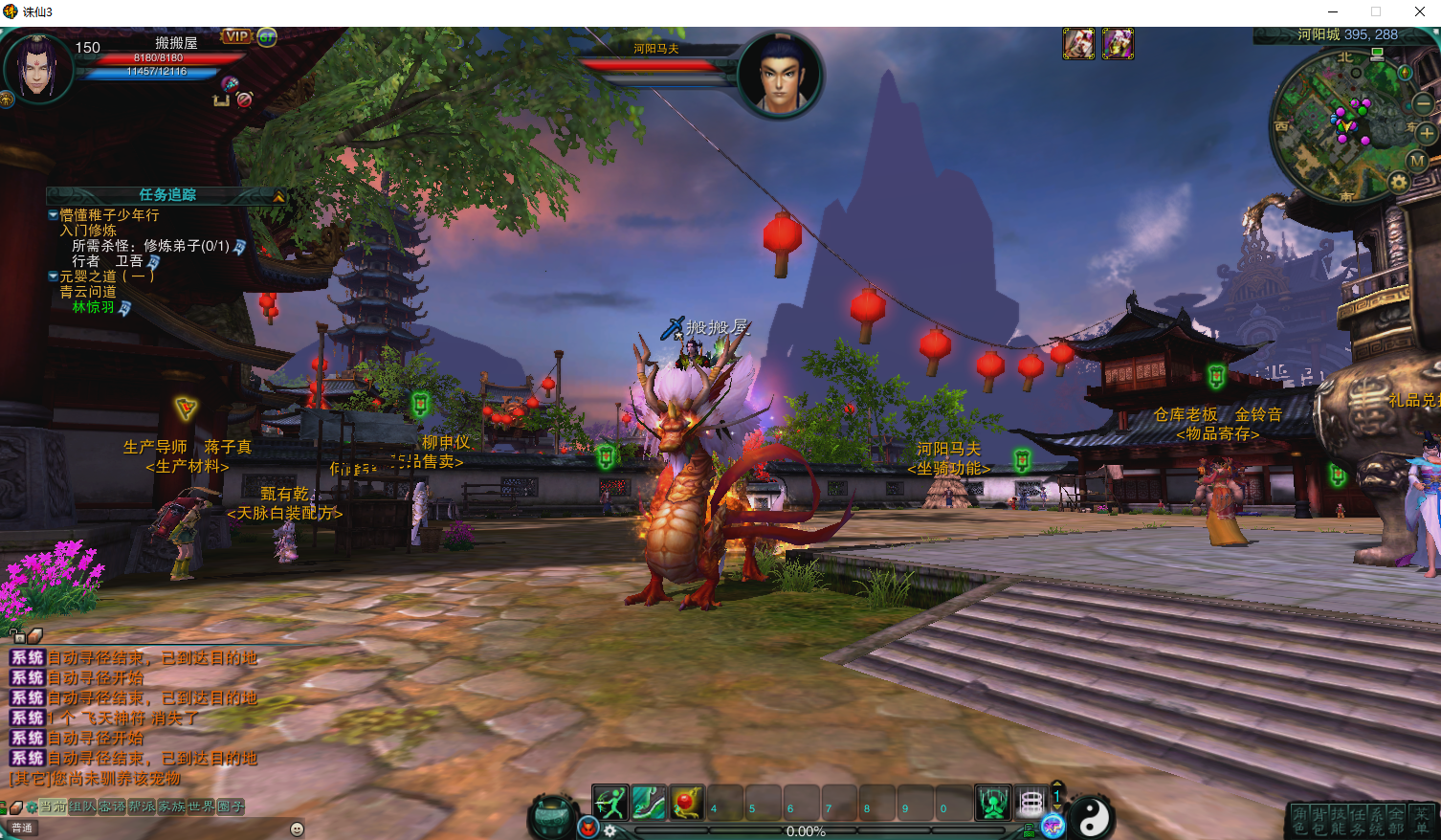Activate the first hotbar skill (running figure)
Viewport: 1441px width, 840px height.
(x=610, y=803)
